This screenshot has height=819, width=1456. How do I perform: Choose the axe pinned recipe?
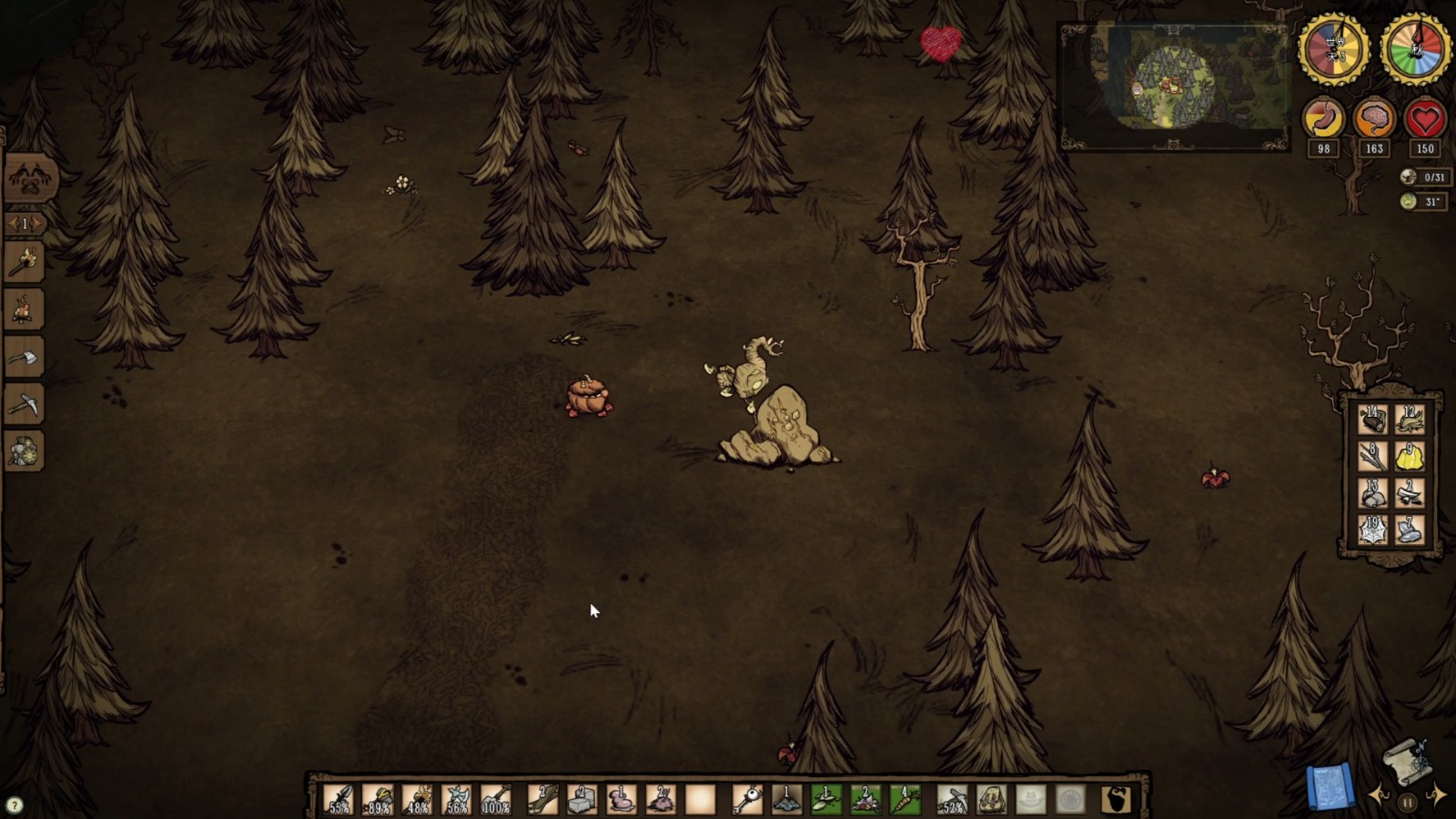(25, 359)
